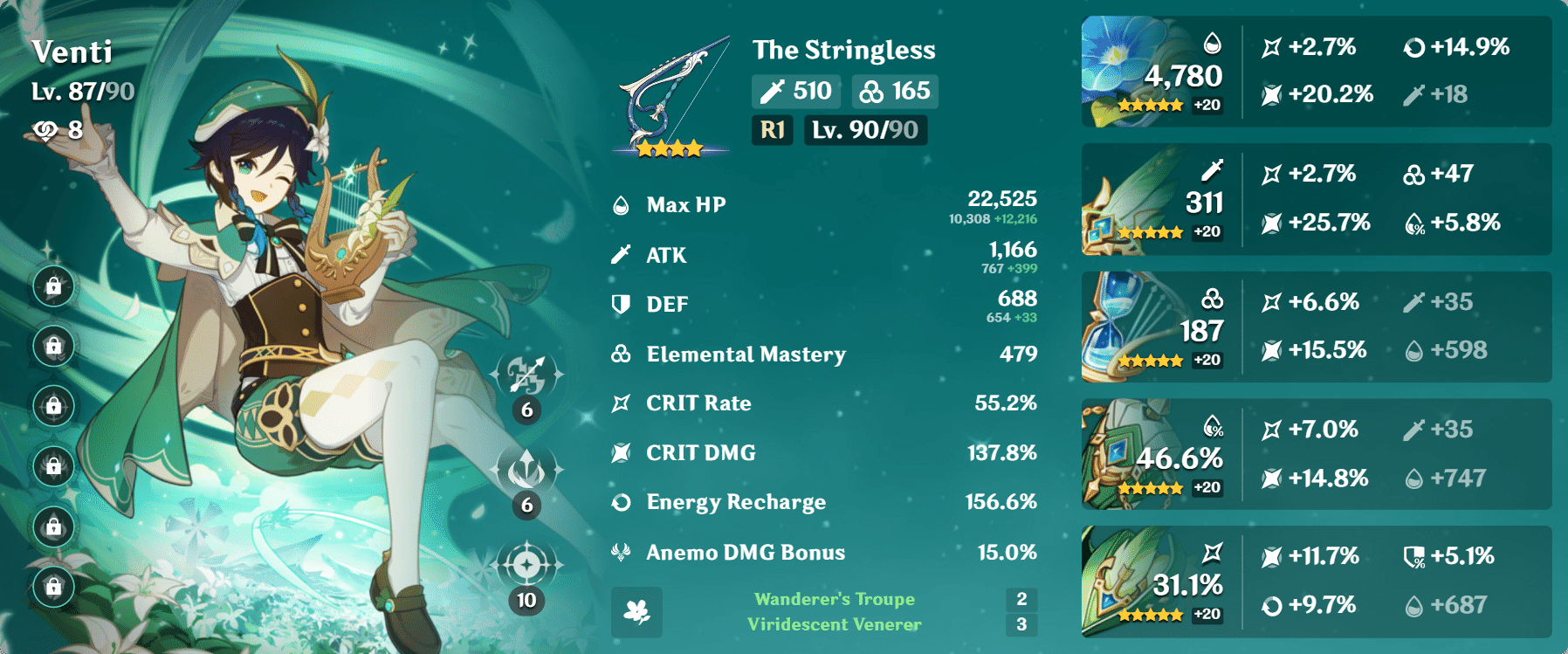Click the Venti character name
Image resolution: width=1568 pixels, height=654 pixels.
tap(73, 52)
